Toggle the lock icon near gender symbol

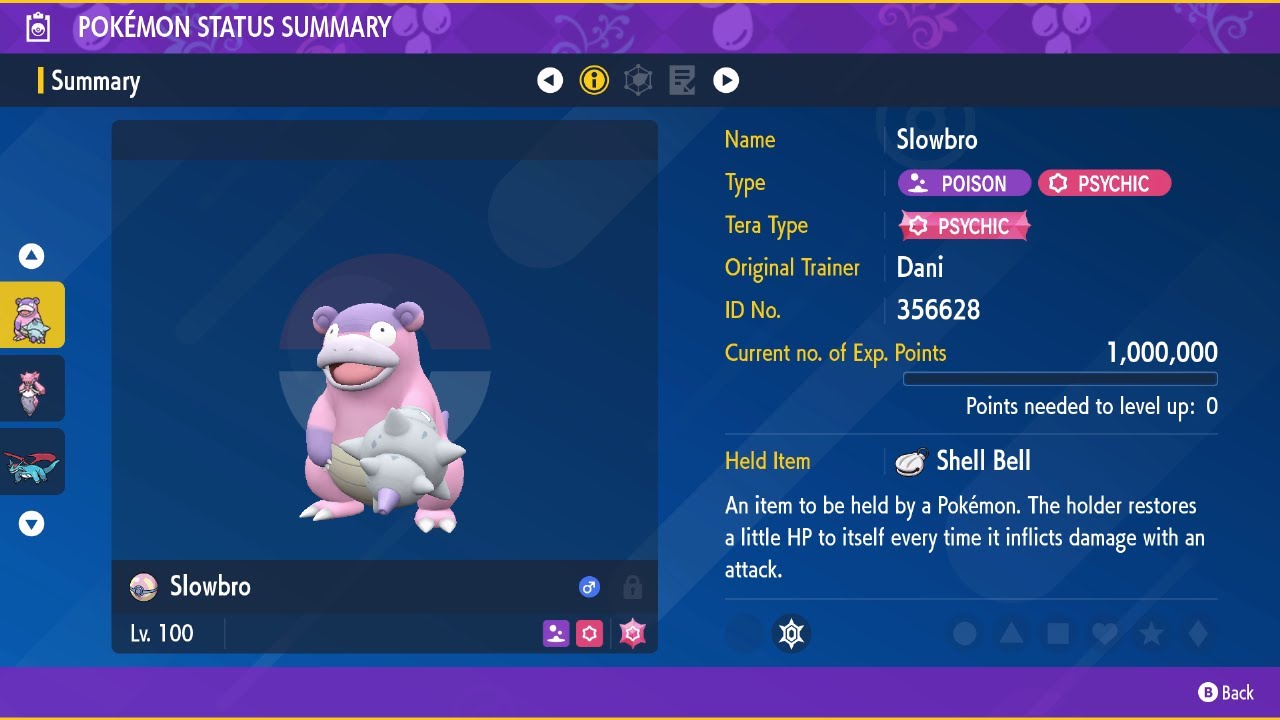click(x=632, y=587)
